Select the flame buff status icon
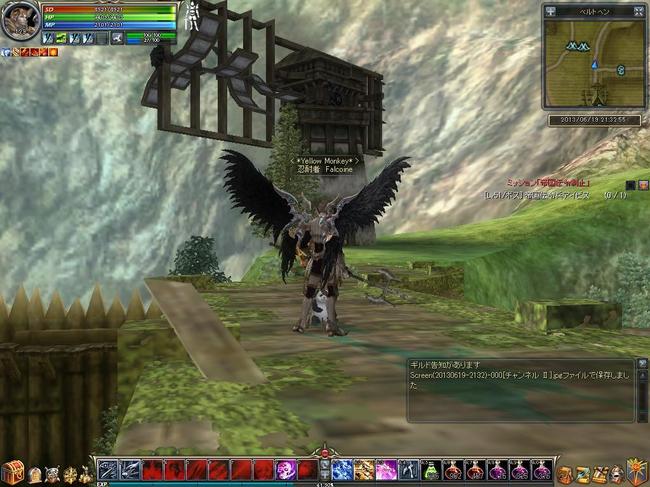 [x=53, y=51]
